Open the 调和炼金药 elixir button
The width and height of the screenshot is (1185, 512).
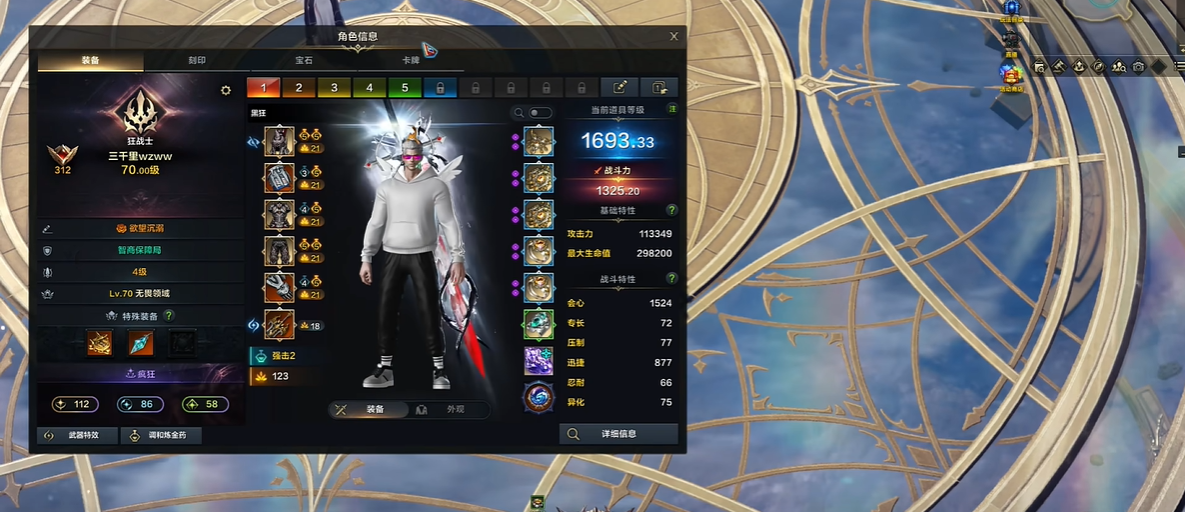tap(160, 436)
